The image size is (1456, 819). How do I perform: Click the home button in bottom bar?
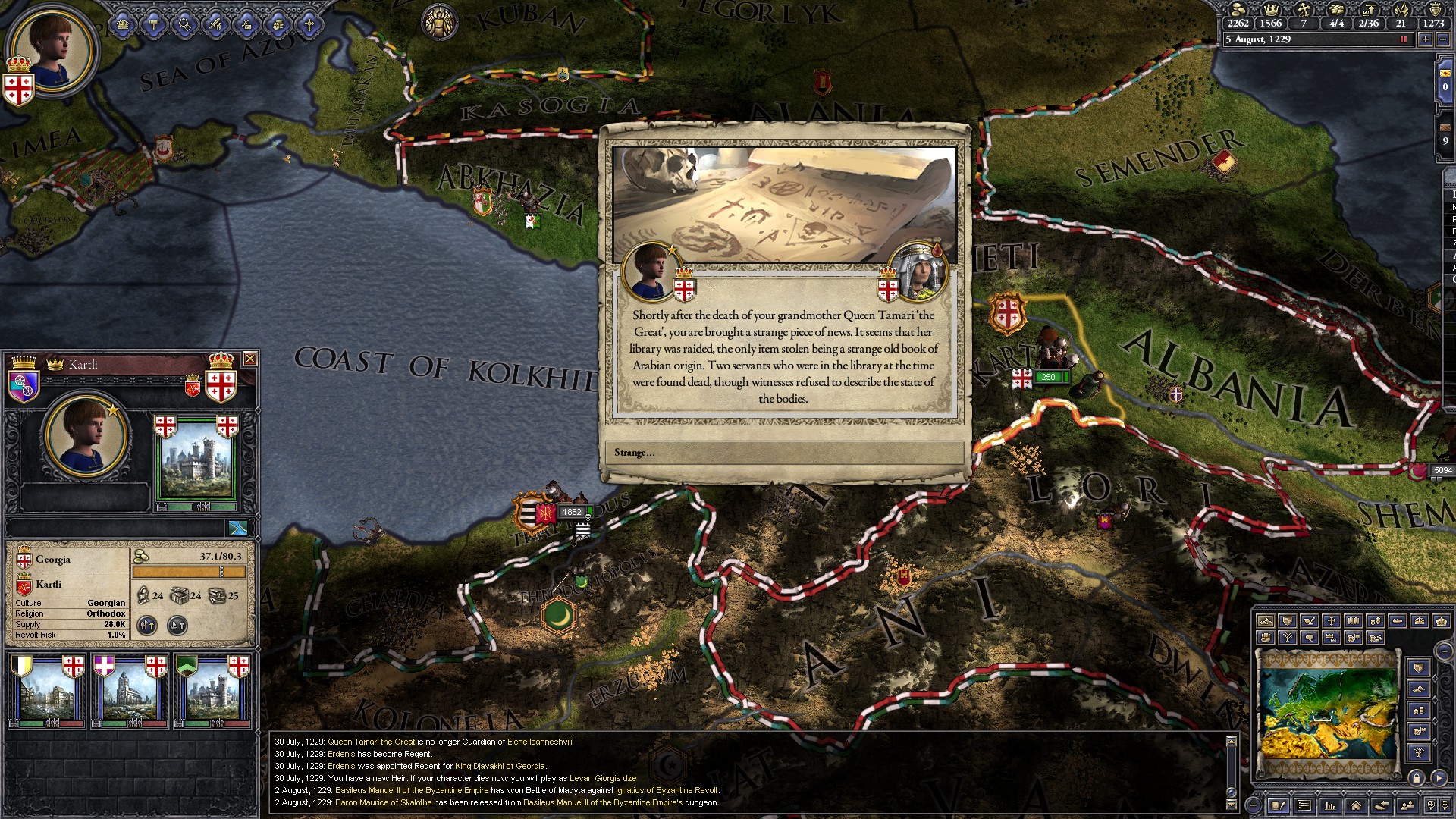(x=1355, y=805)
